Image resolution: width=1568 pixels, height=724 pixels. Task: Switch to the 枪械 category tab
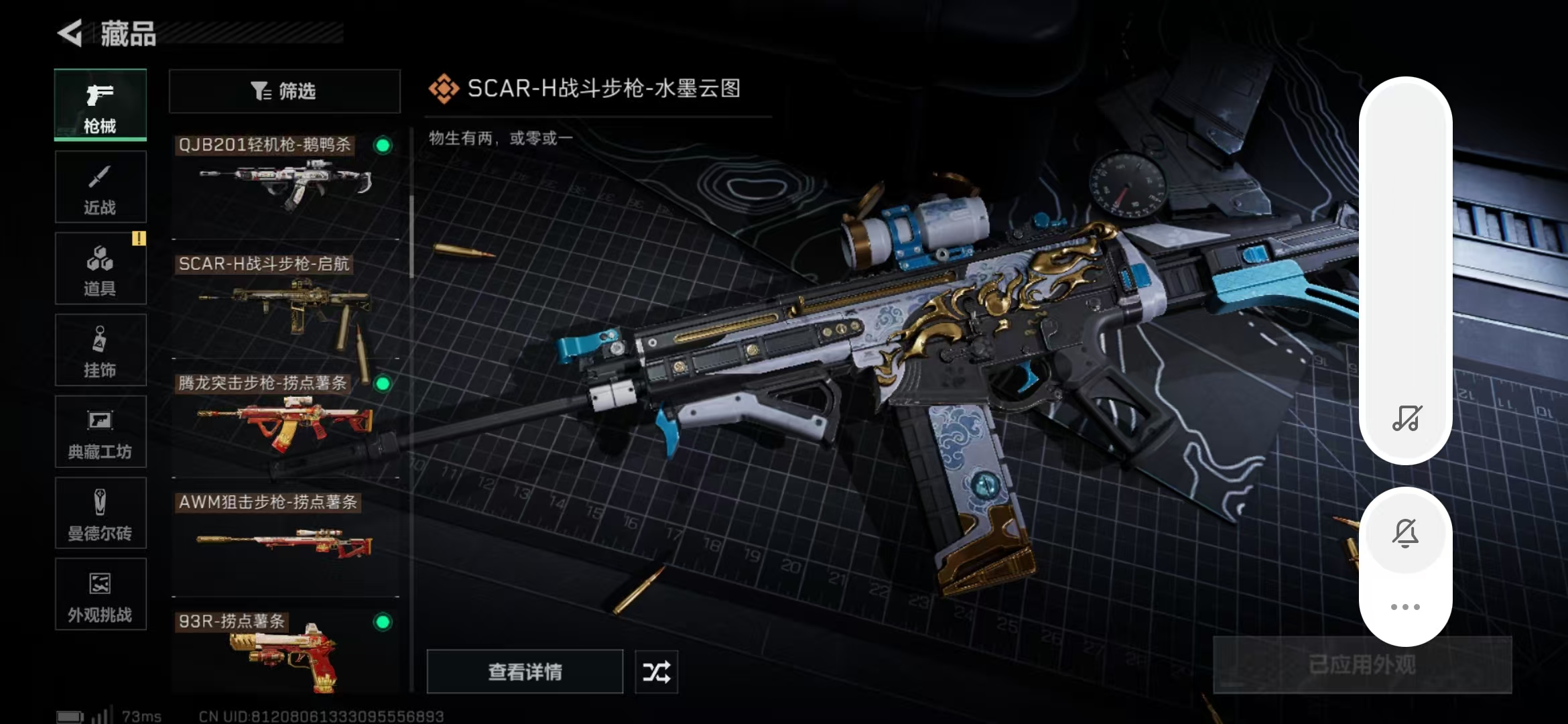[x=101, y=105]
